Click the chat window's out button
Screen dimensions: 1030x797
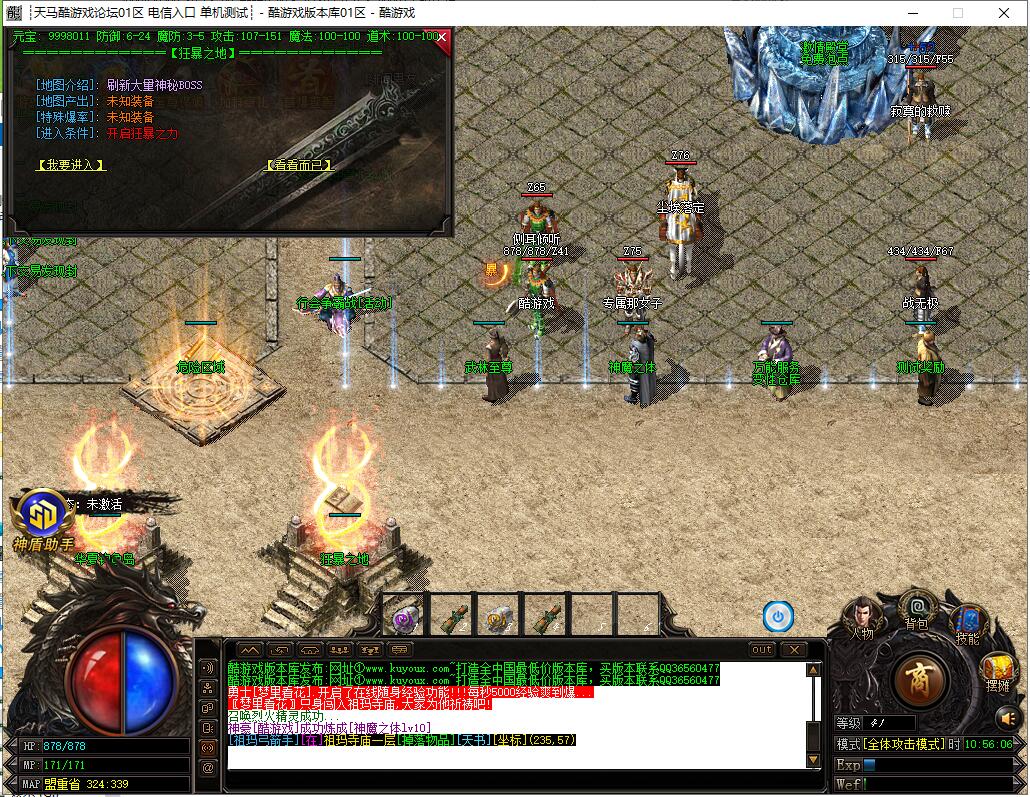point(762,650)
